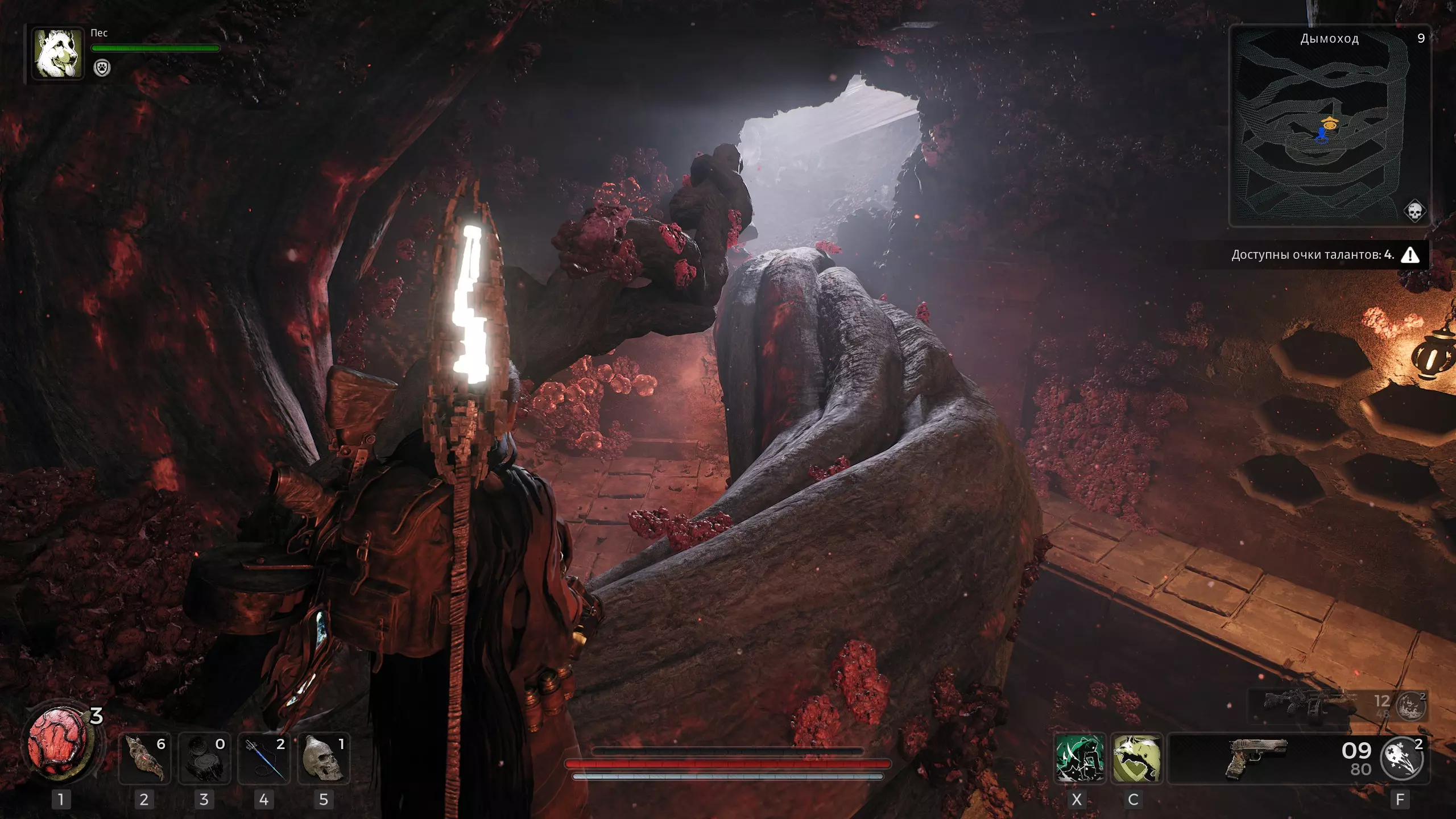Trigger the pistol's weapon mod icon
1456x819 pixels.
(x=1403, y=758)
